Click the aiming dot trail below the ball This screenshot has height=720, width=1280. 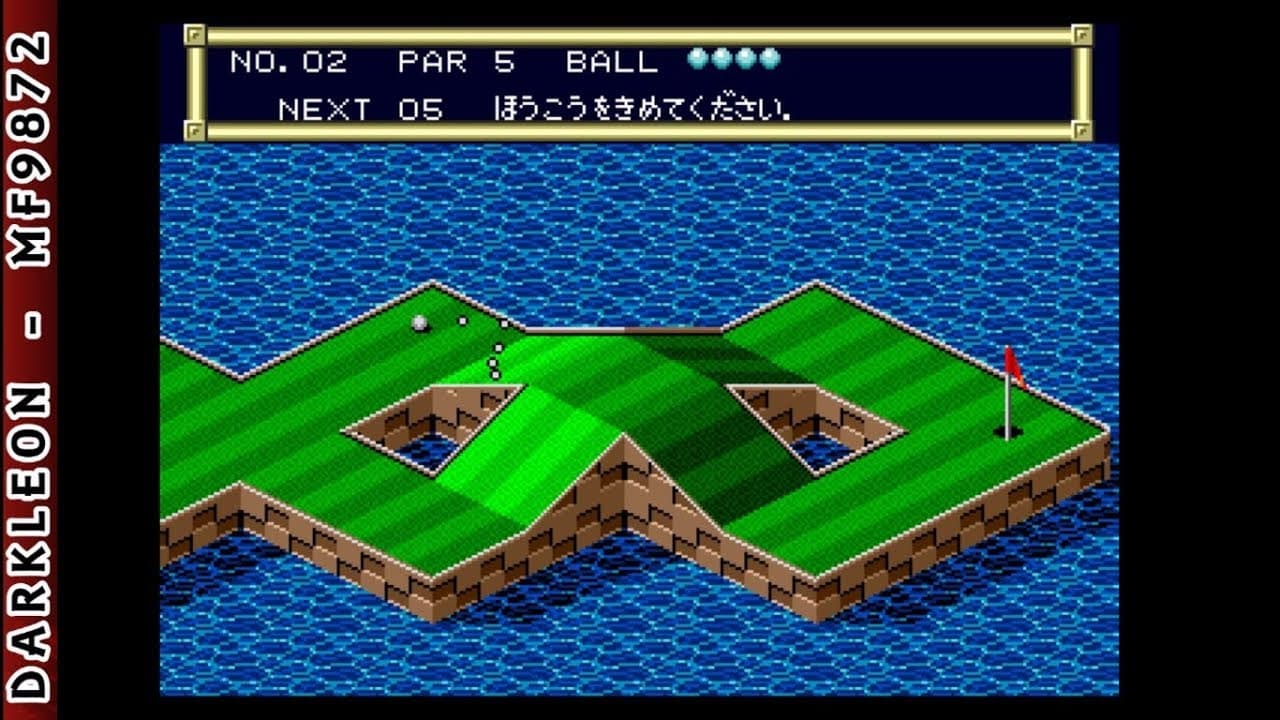[x=494, y=360]
